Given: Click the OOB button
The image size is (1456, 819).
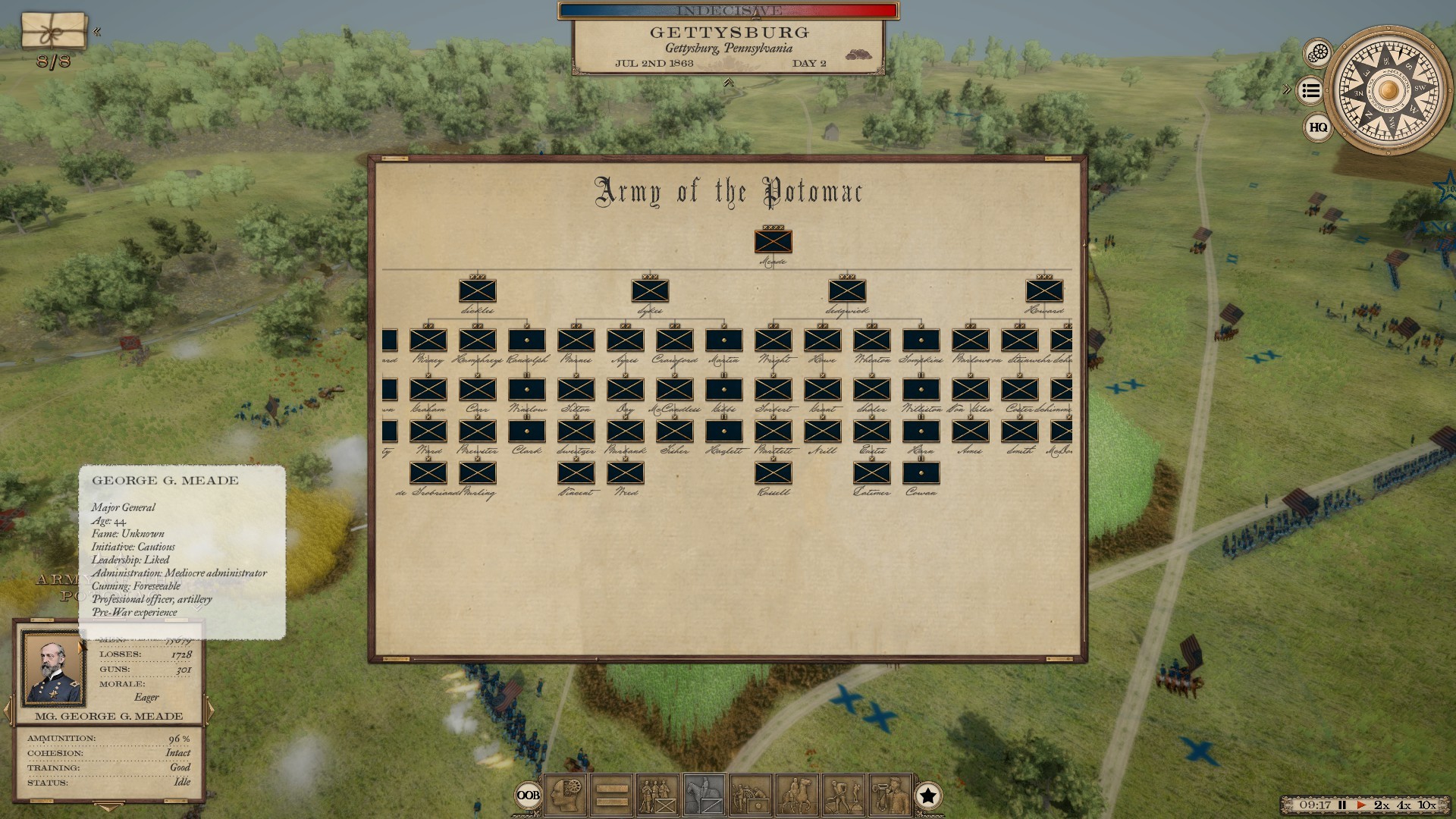Looking at the screenshot, I should pos(529,795).
